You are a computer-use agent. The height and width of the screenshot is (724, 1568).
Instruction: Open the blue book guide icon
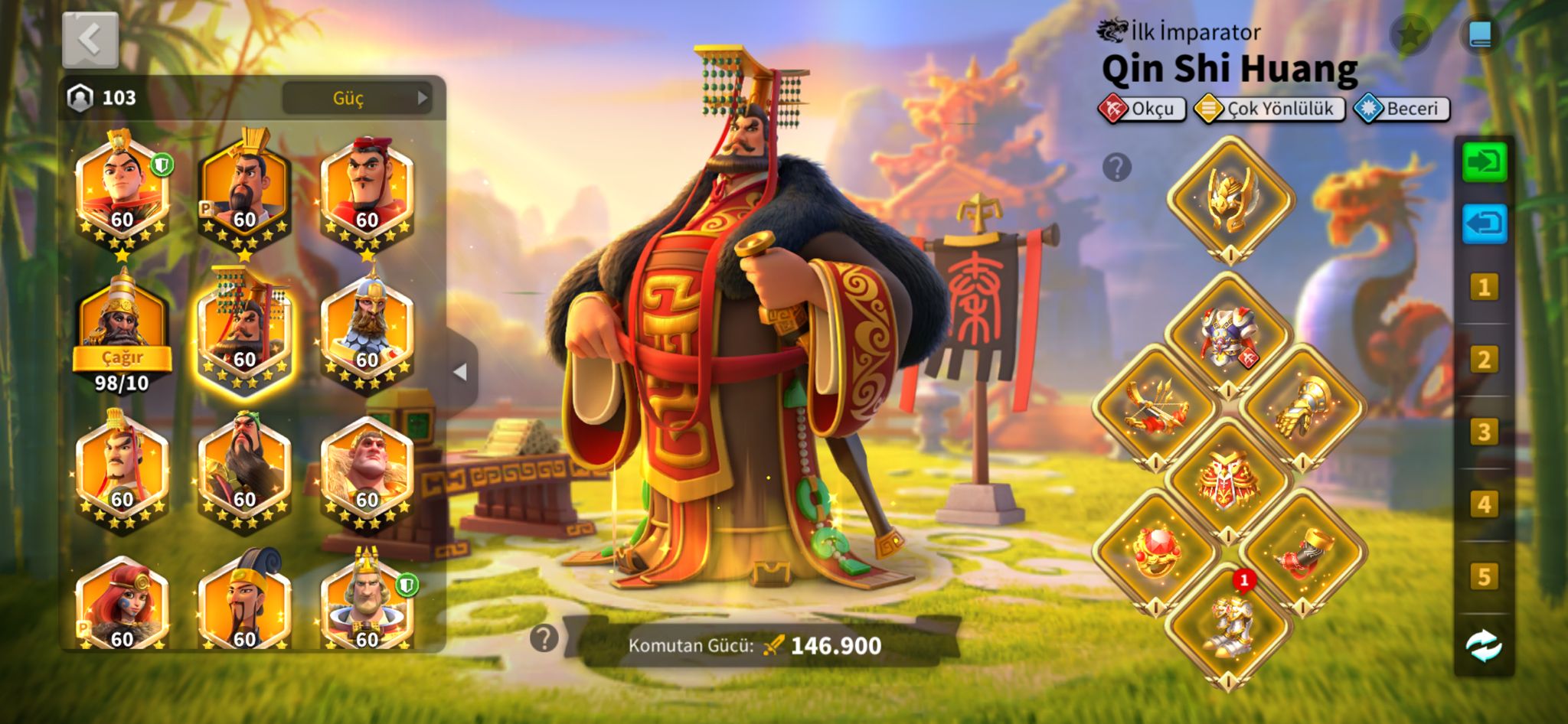pyautogui.click(x=1479, y=34)
